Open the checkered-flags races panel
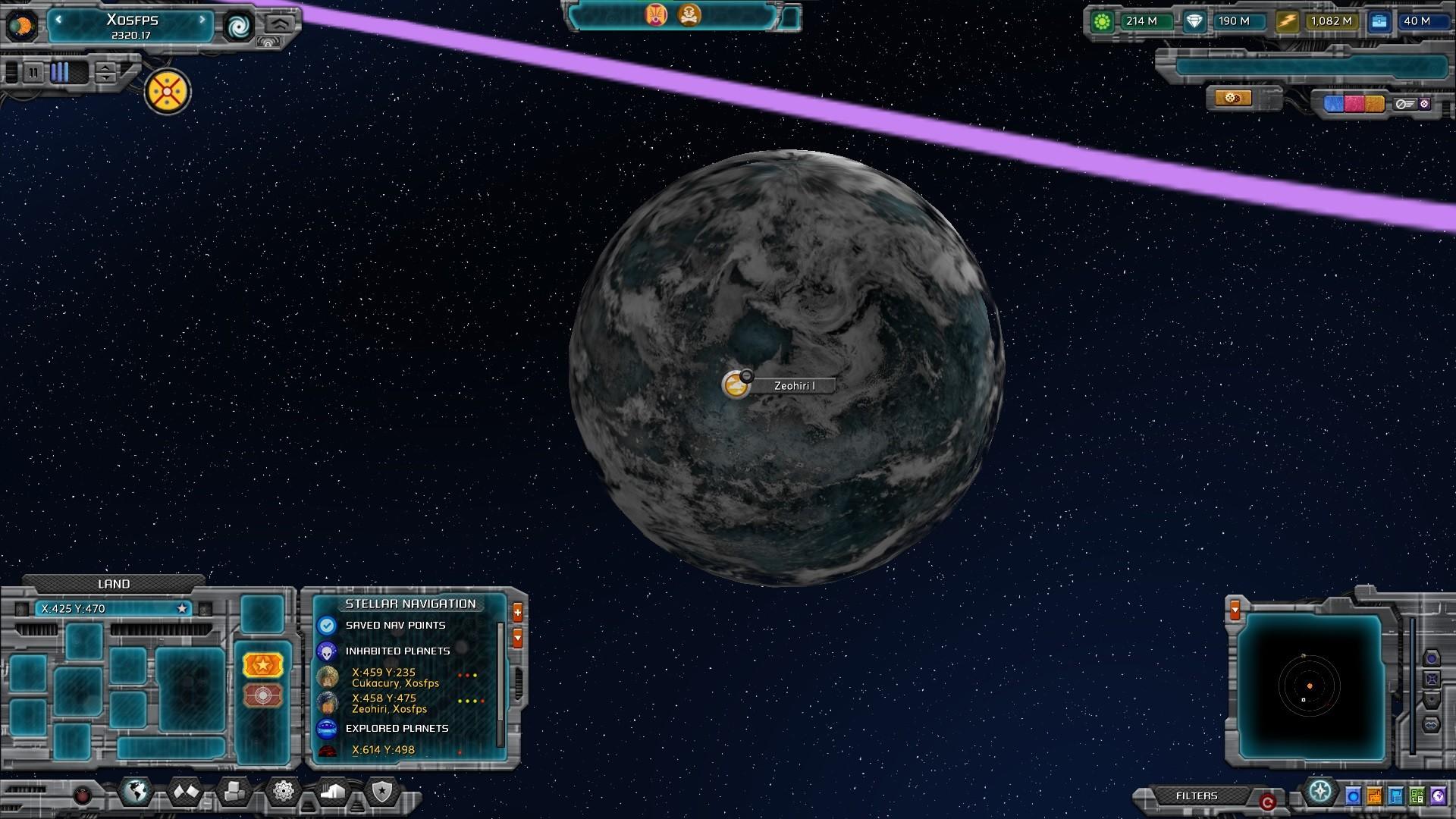Image resolution: width=1456 pixels, height=819 pixels. point(184,791)
